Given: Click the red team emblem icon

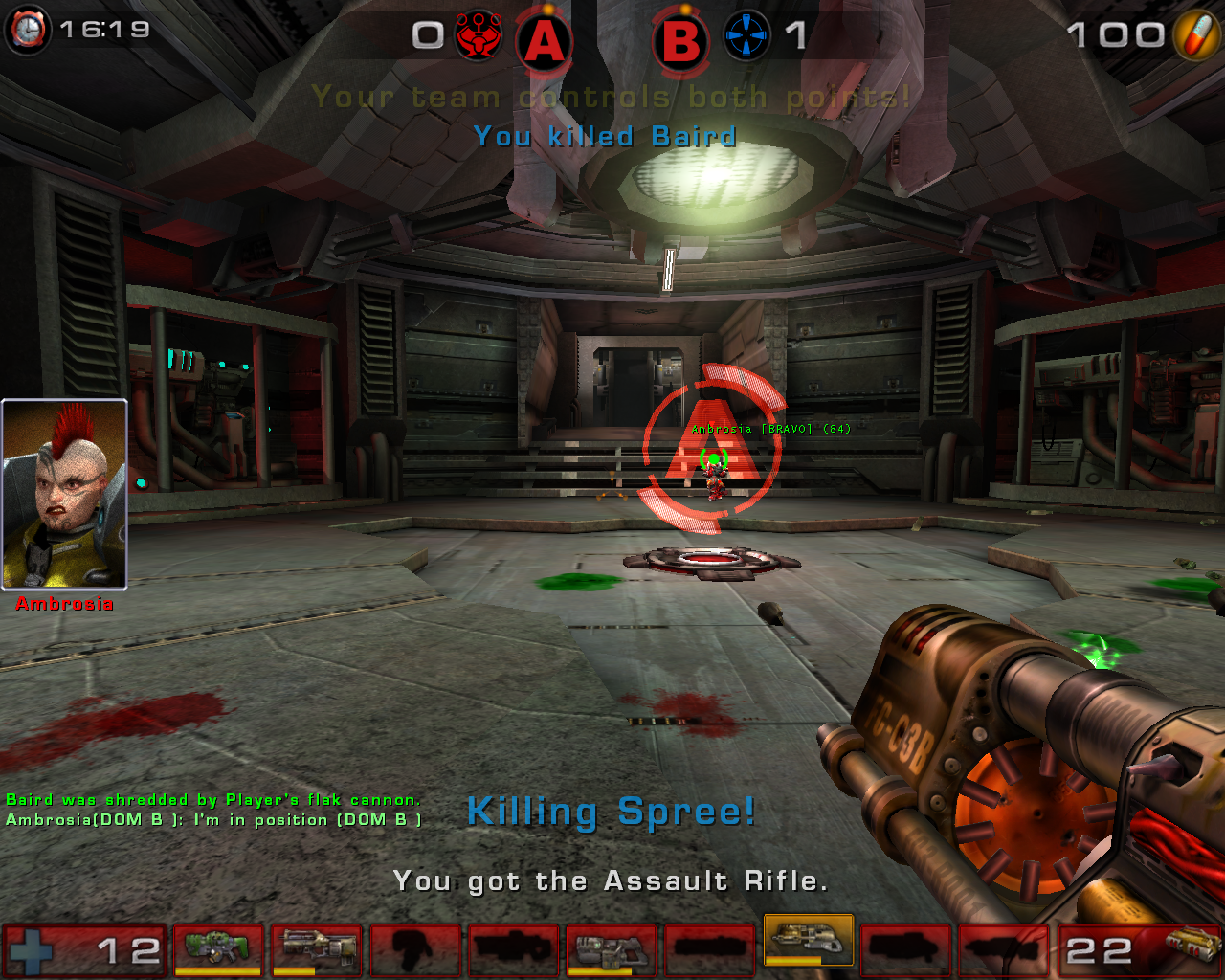Looking at the screenshot, I should click(x=479, y=36).
